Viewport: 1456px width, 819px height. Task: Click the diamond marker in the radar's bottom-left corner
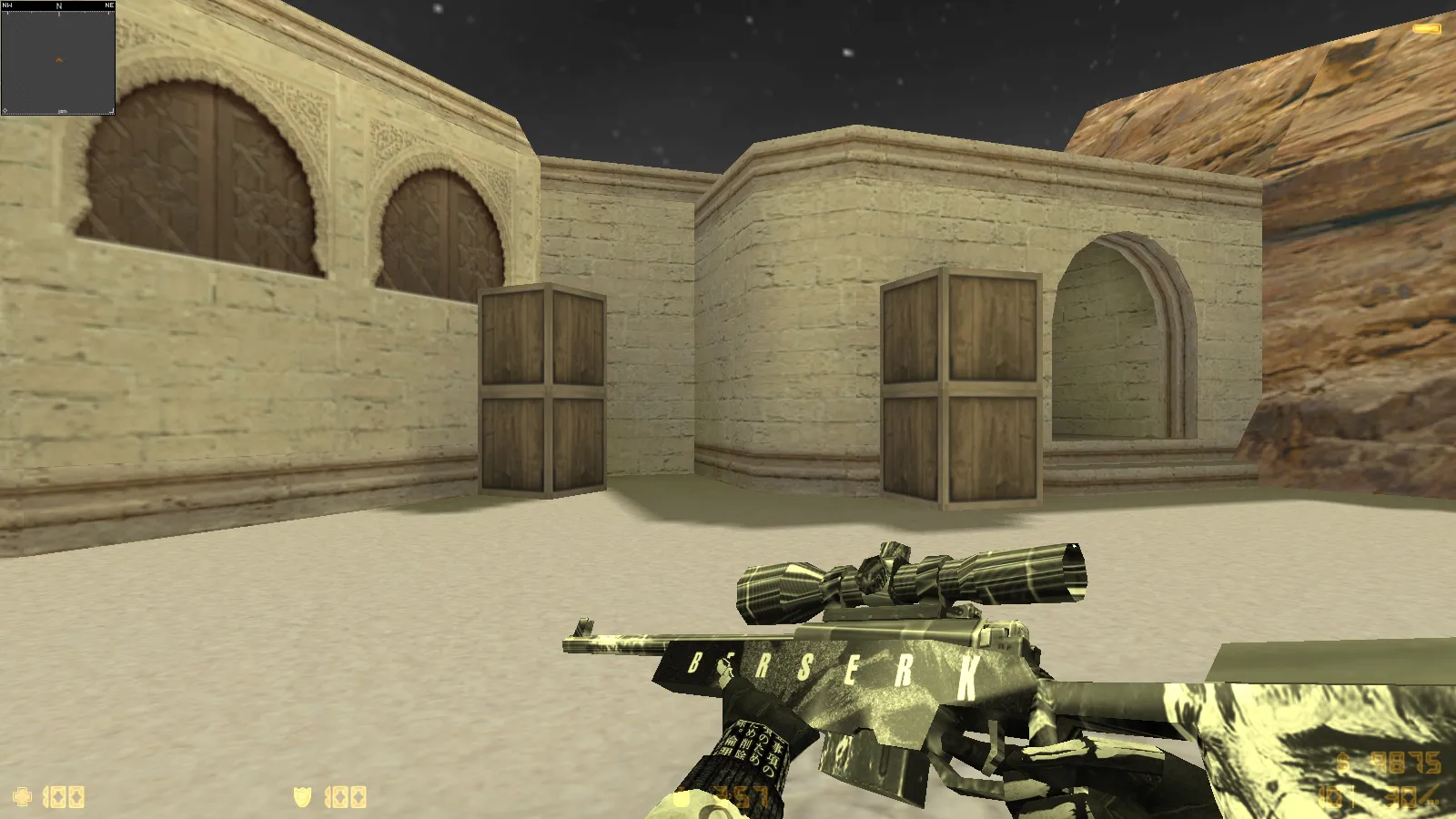tap(5, 110)
